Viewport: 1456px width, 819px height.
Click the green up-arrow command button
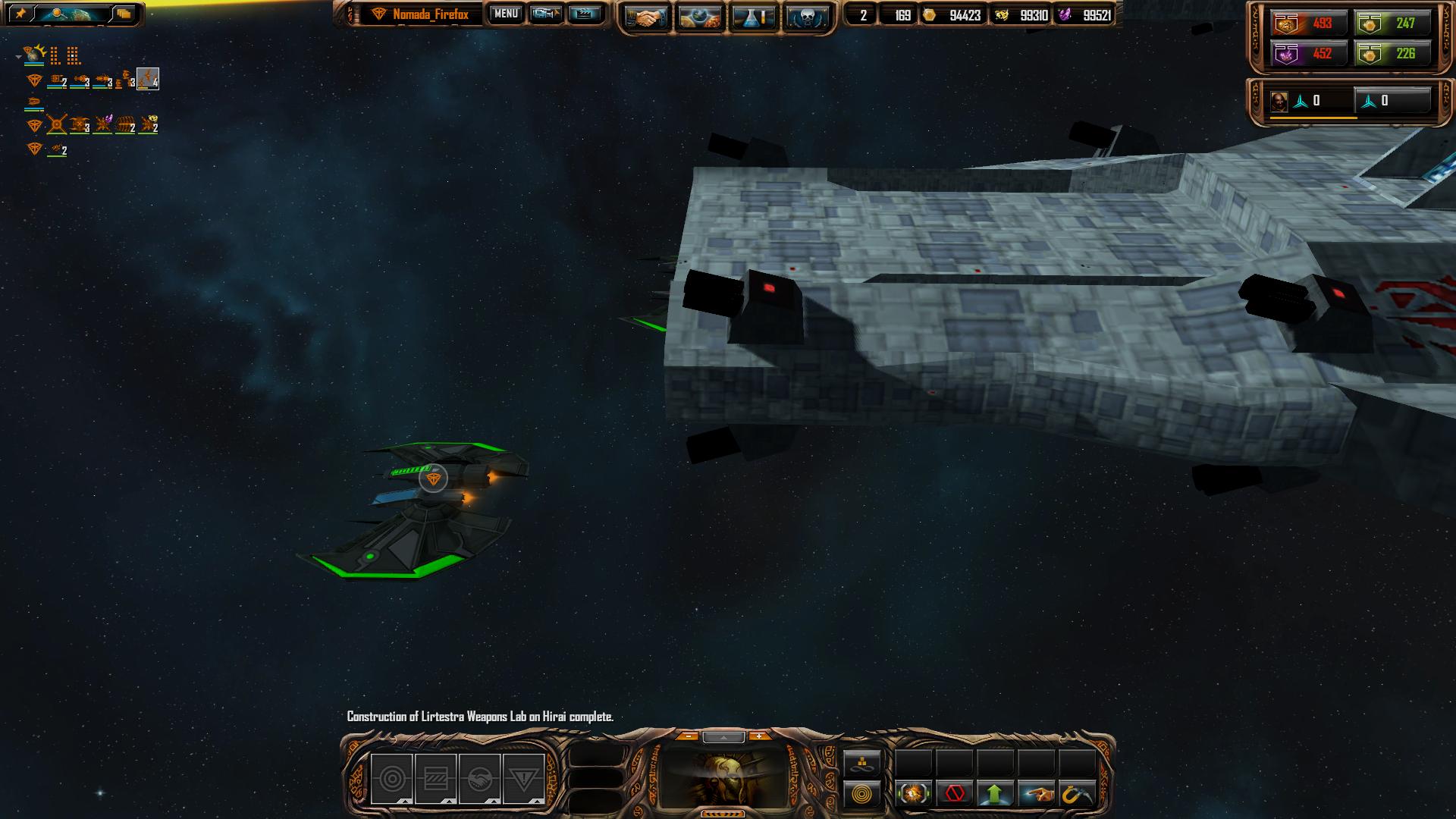tap(995, 794)
